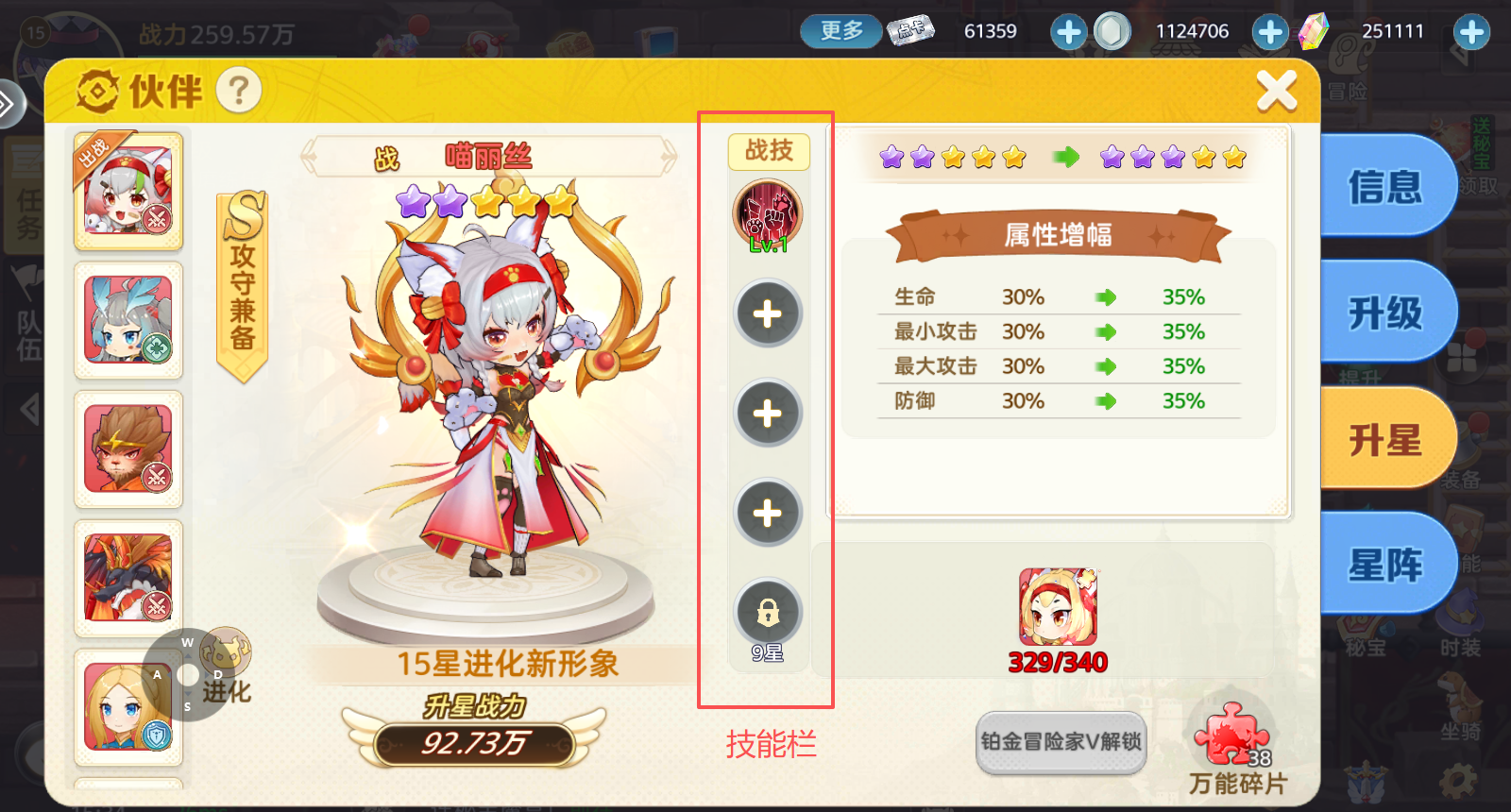Click the plus to add diamonds 1124706
The width and height of the screenshot is (1511, 812).
1270,31
